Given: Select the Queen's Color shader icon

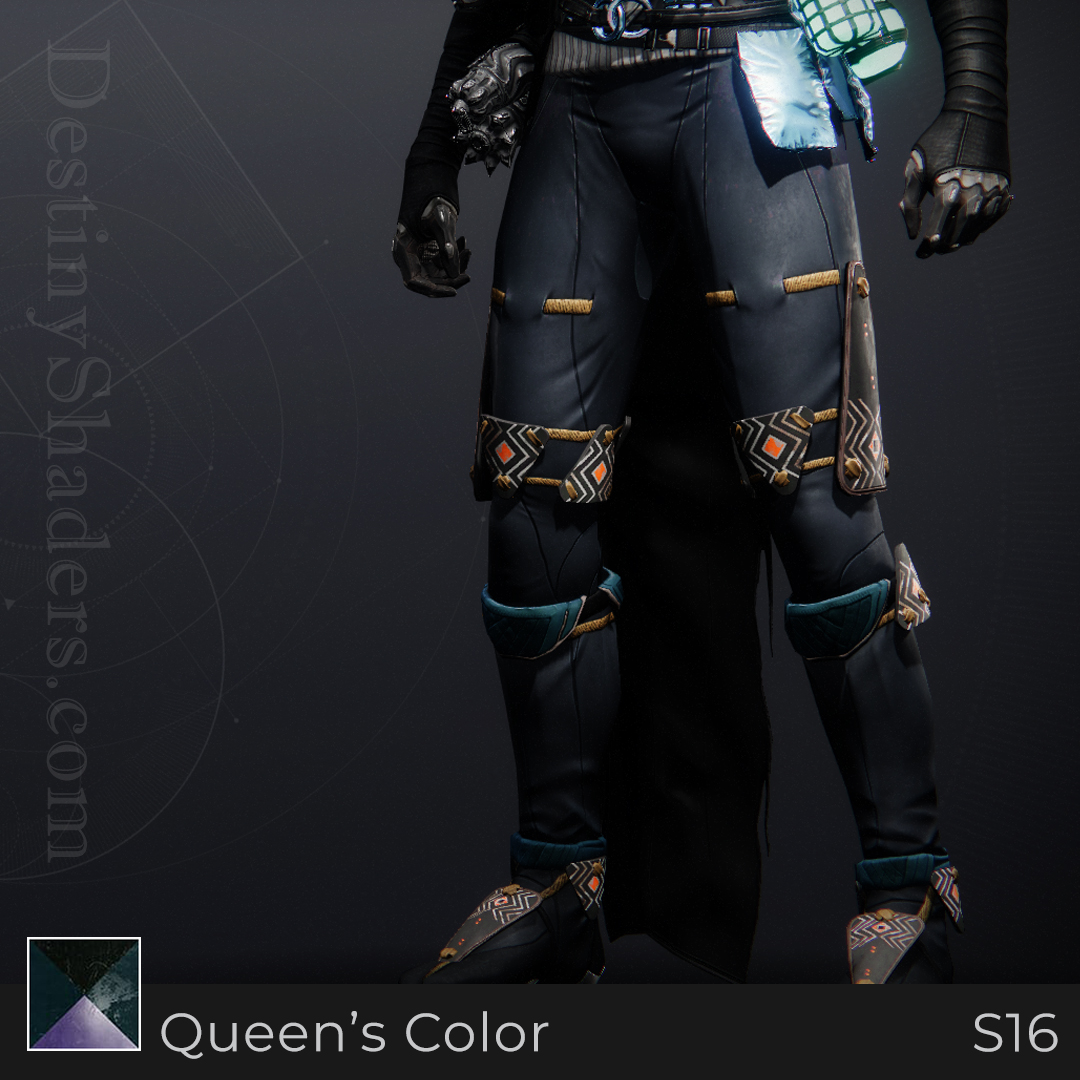Looking at the screenshot, I should 84,994.
